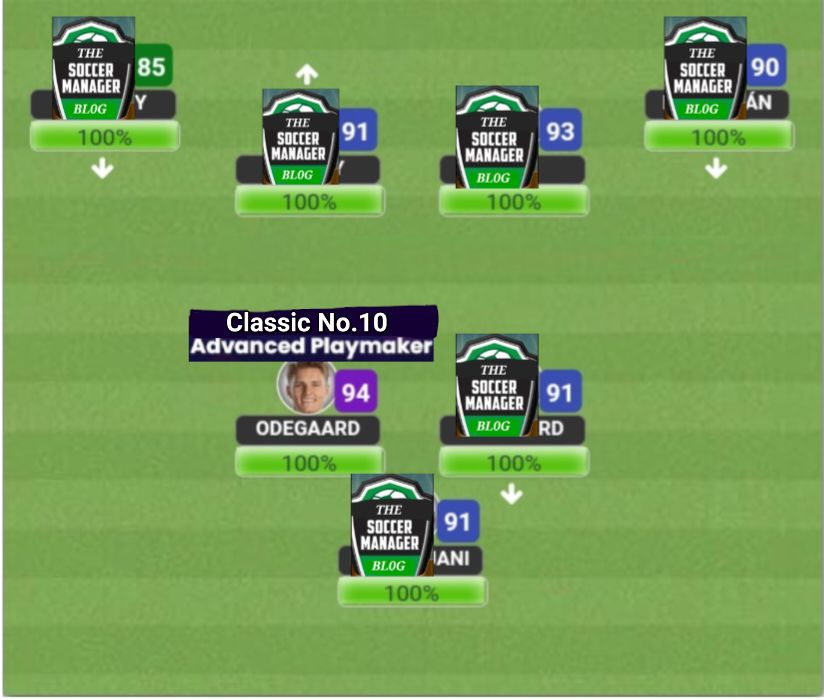This screenshot has width=824, height=700.
Task: Choose the 91-rated player with name ending RD
Action: [x=497, y=387]
